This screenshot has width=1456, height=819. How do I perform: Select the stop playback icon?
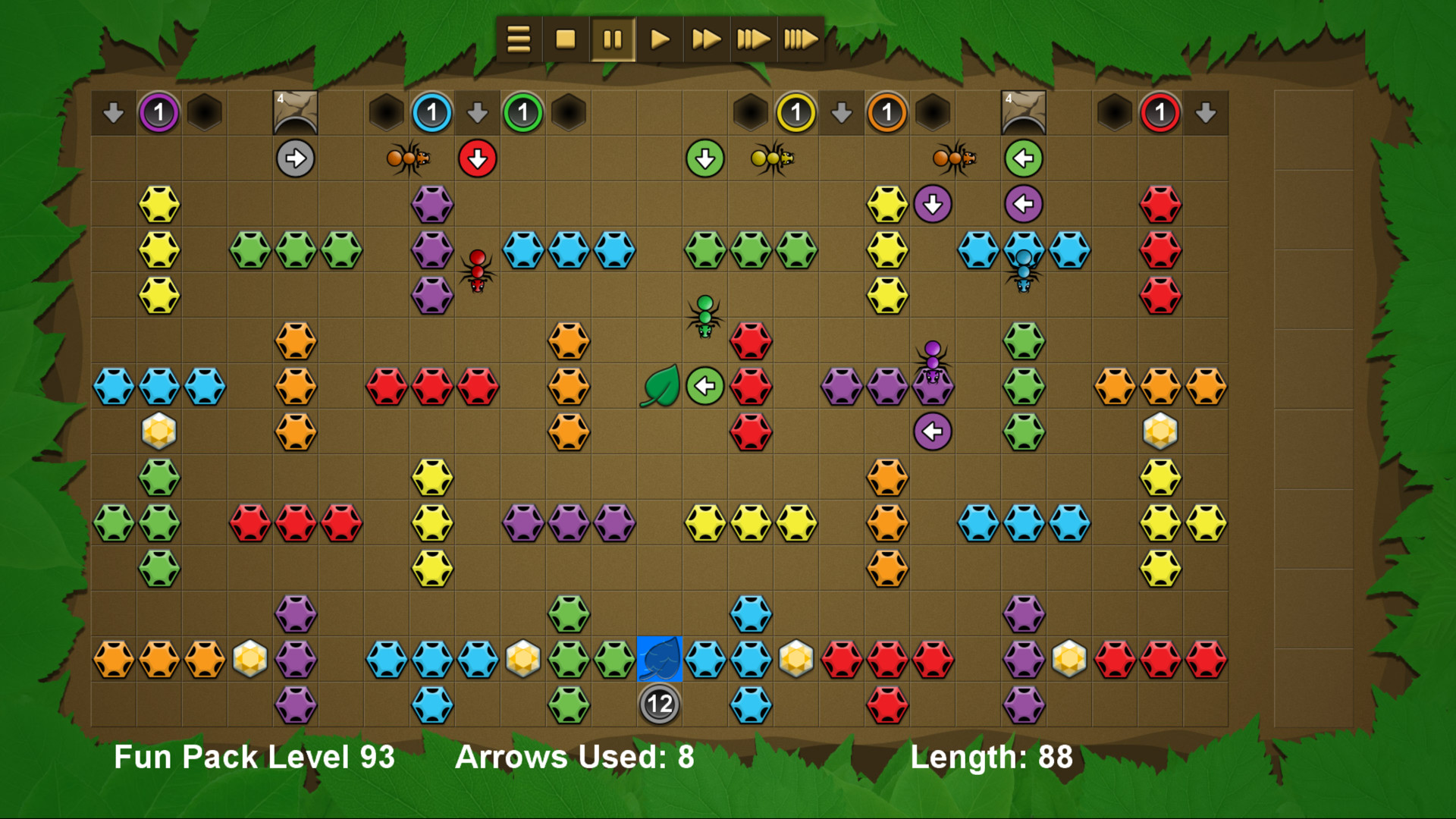[565, 39]
